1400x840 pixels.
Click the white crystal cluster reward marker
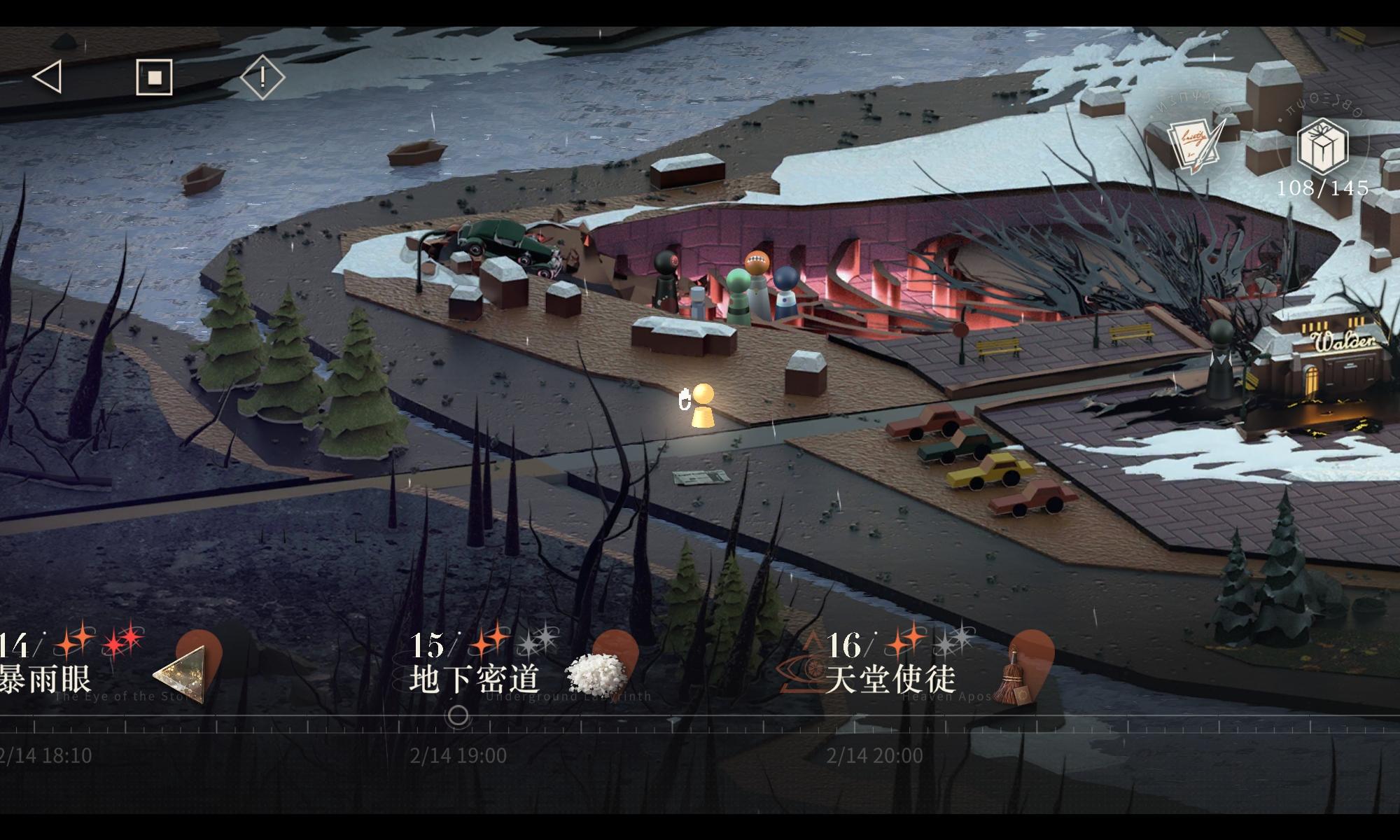point(596,674)
